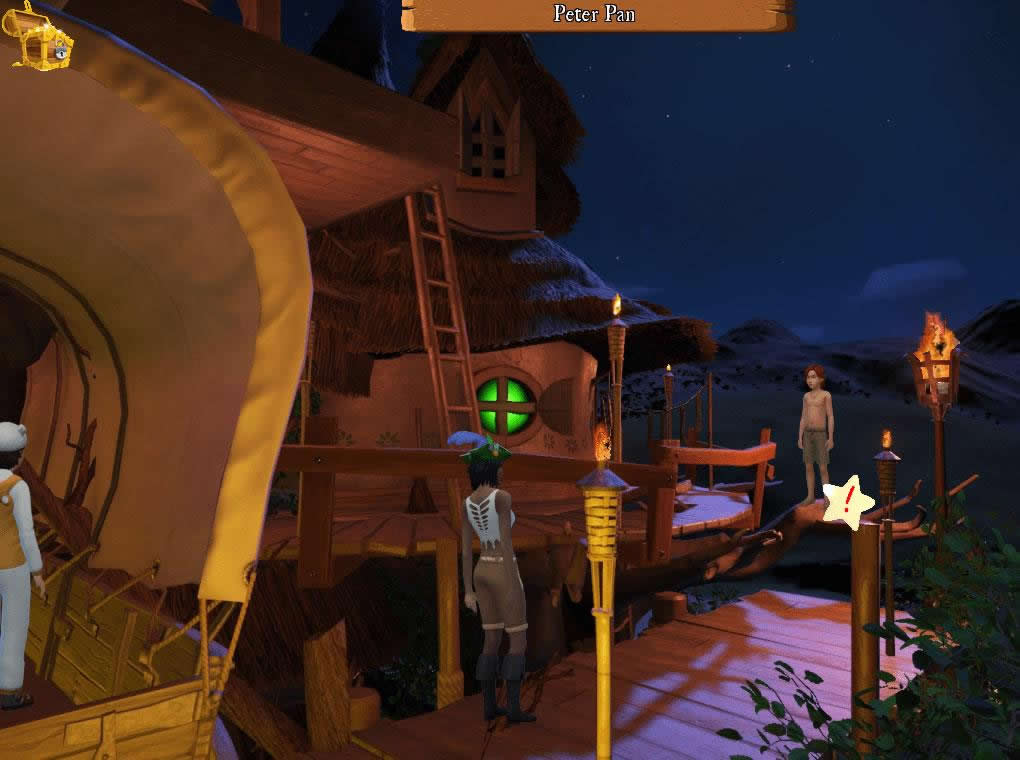Click the star exclamation marker beside Peter Pan
Viewport: 1020px width, 760px height.
pyautogui.click(x=847, y=502)
